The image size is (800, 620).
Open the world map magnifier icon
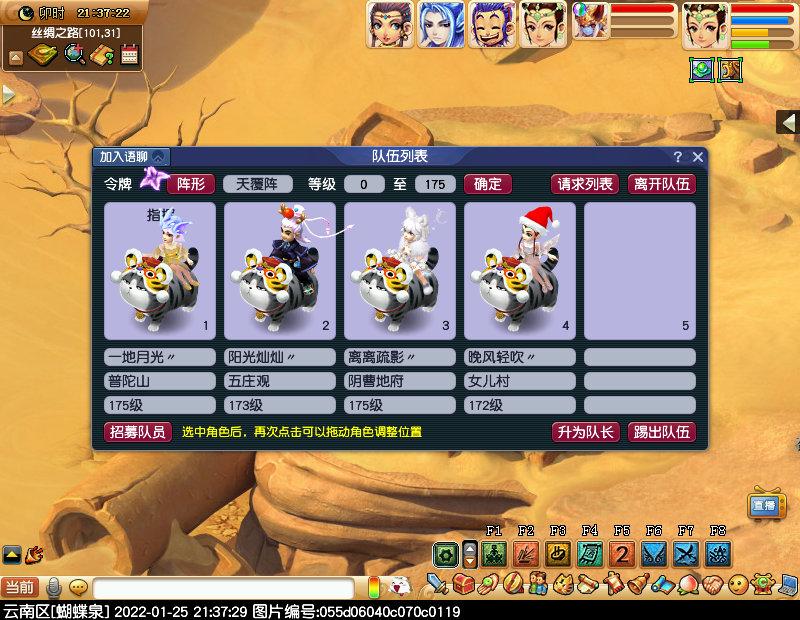75,55
